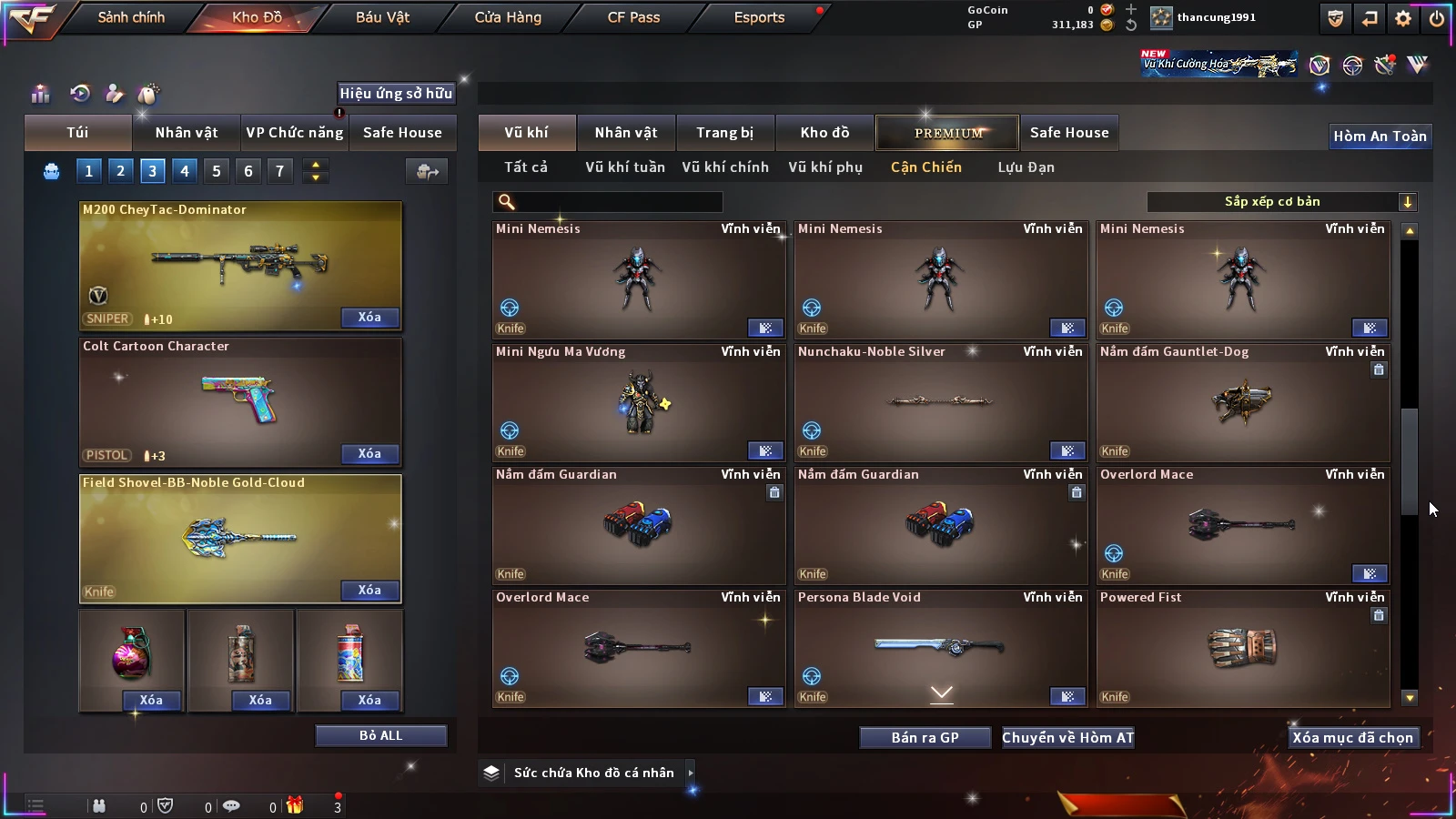
Task: Select the Persona Blade Void item
Action: 940,648
